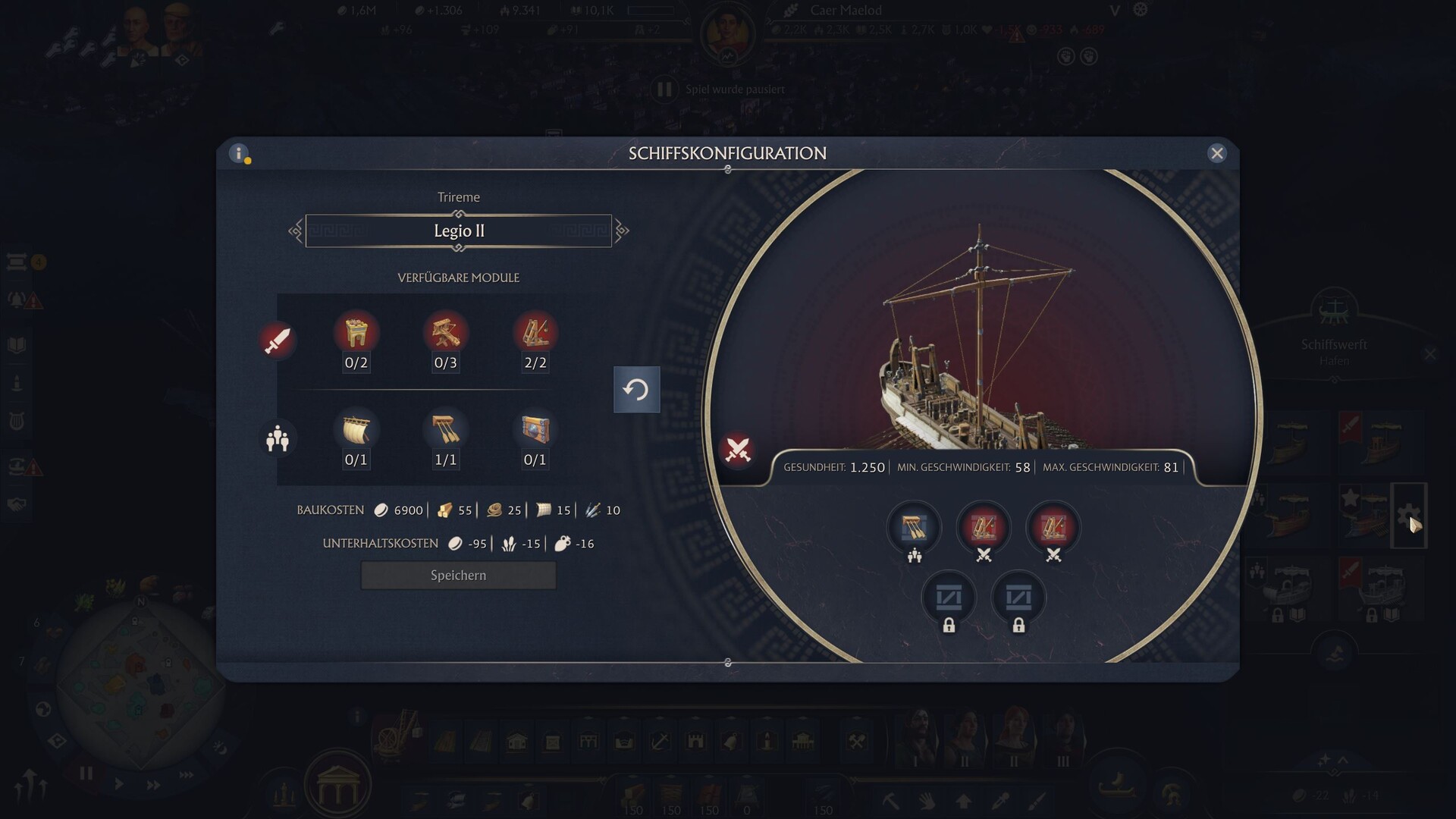Edit the ship name field Legio II
The width and height of the screenshot is (1456, 819).
point(458,231)
